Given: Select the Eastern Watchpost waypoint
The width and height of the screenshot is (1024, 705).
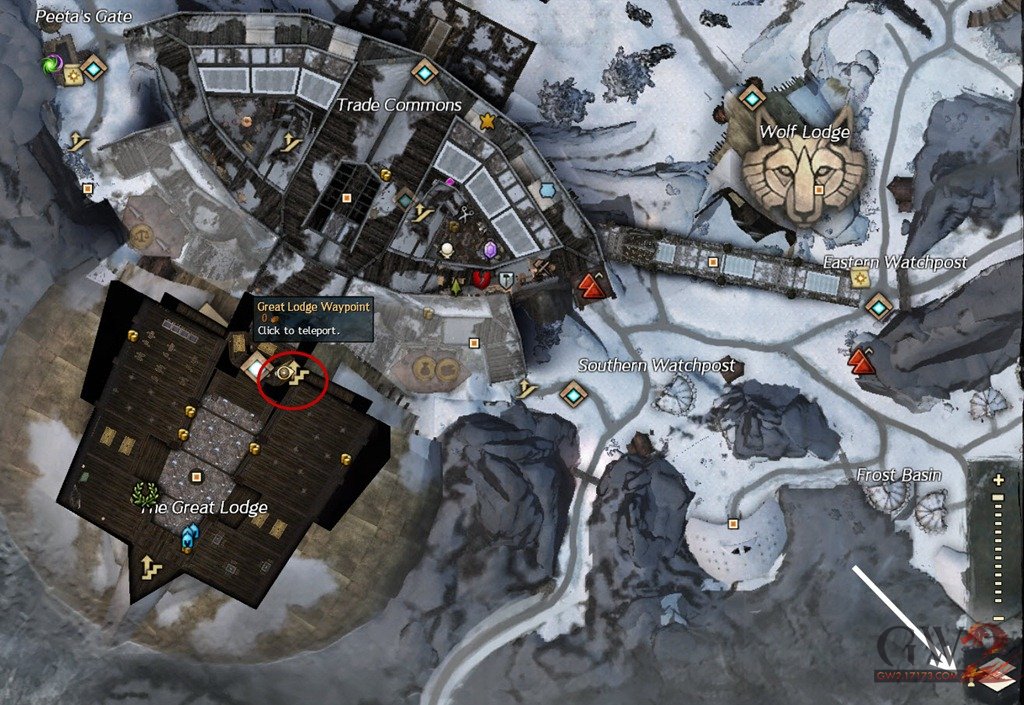Looking at the screenshot, I should 878,306.
